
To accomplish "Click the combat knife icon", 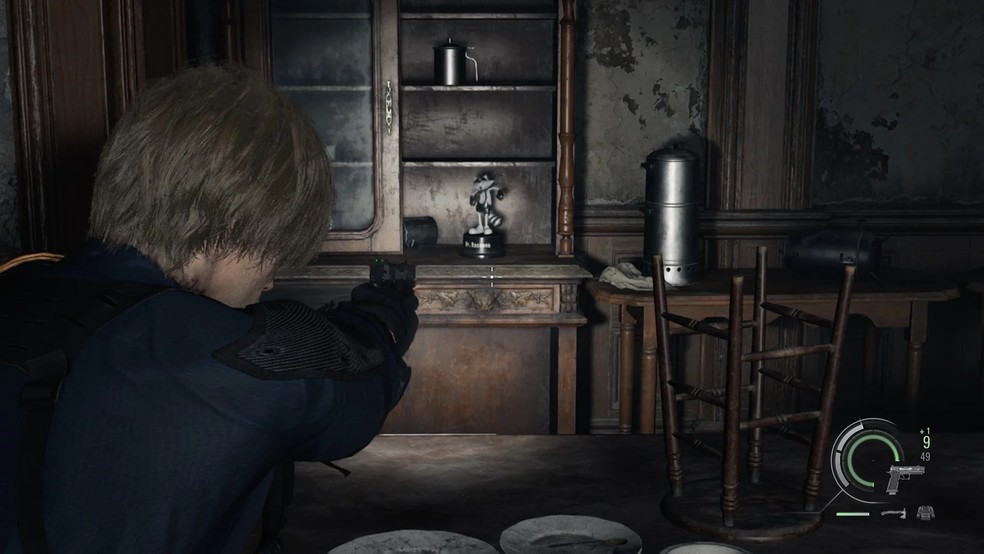I will click(893, 513).
